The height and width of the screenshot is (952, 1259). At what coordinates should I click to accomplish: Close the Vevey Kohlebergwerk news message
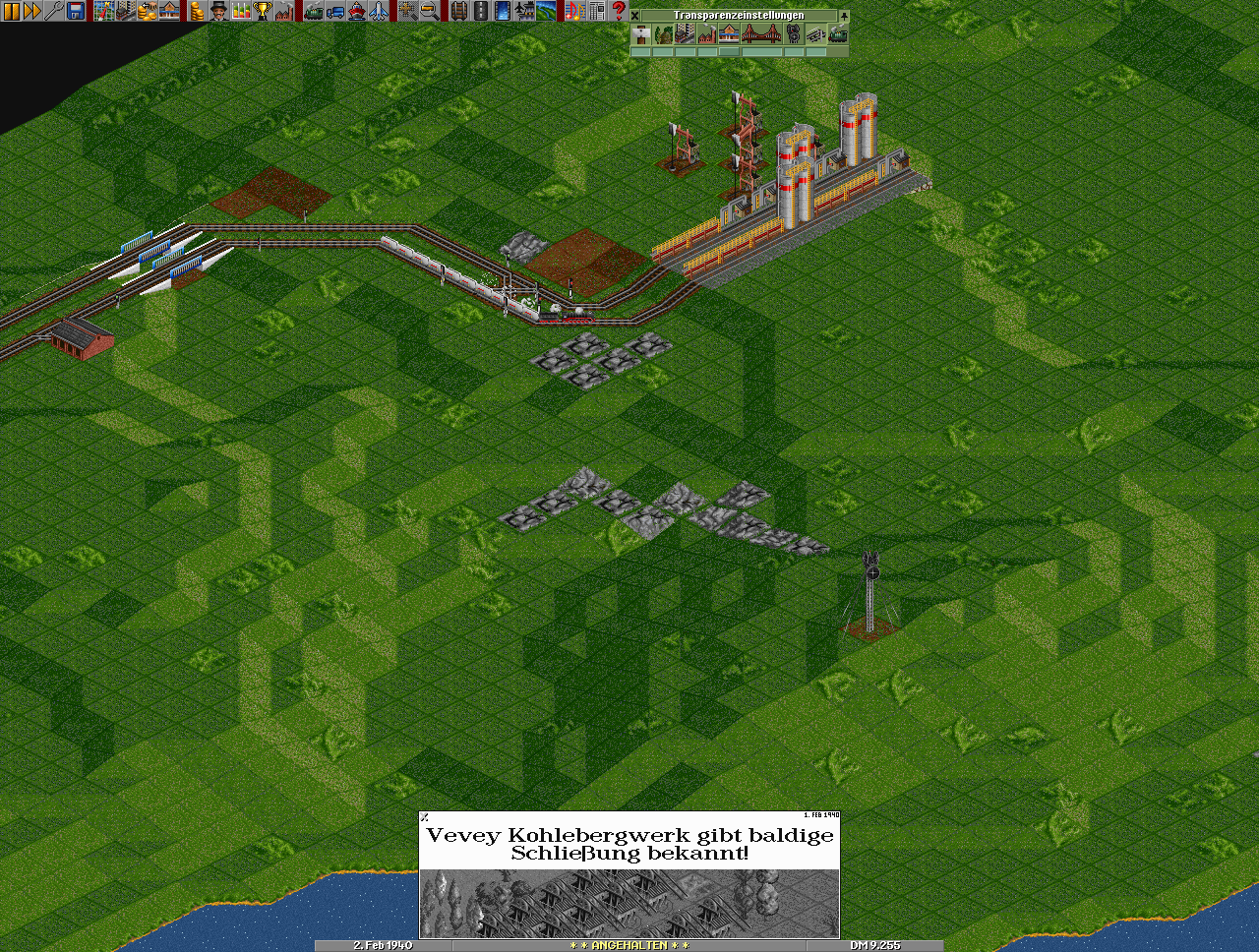(425, 816)
